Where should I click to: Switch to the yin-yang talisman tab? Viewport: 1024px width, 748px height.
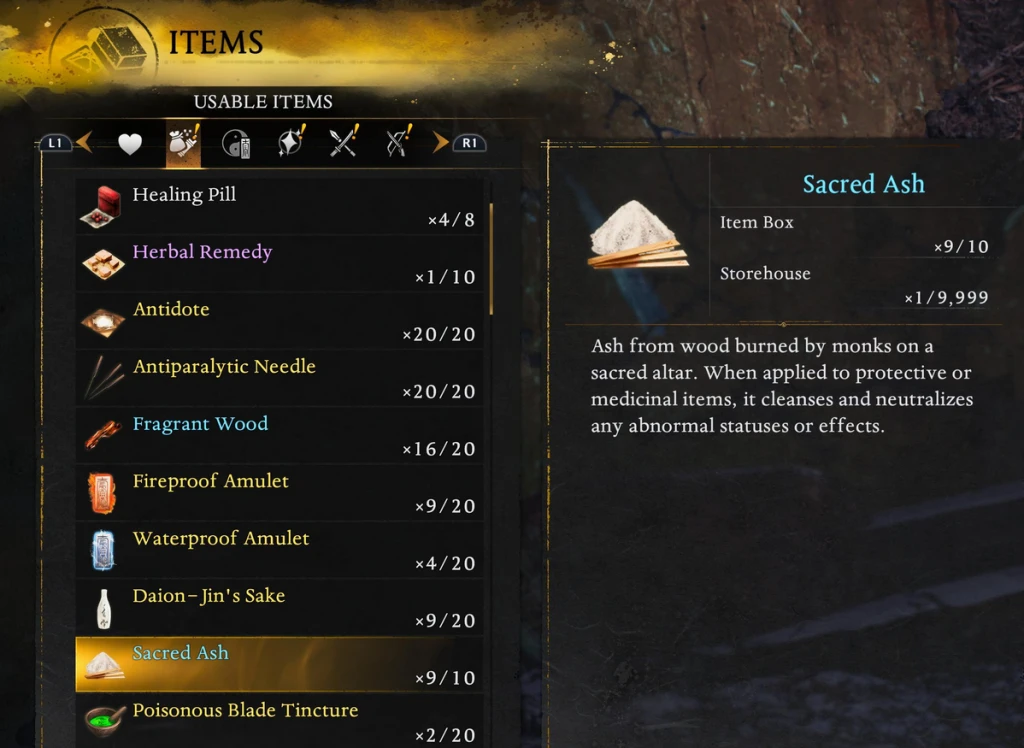pos(235,144)
